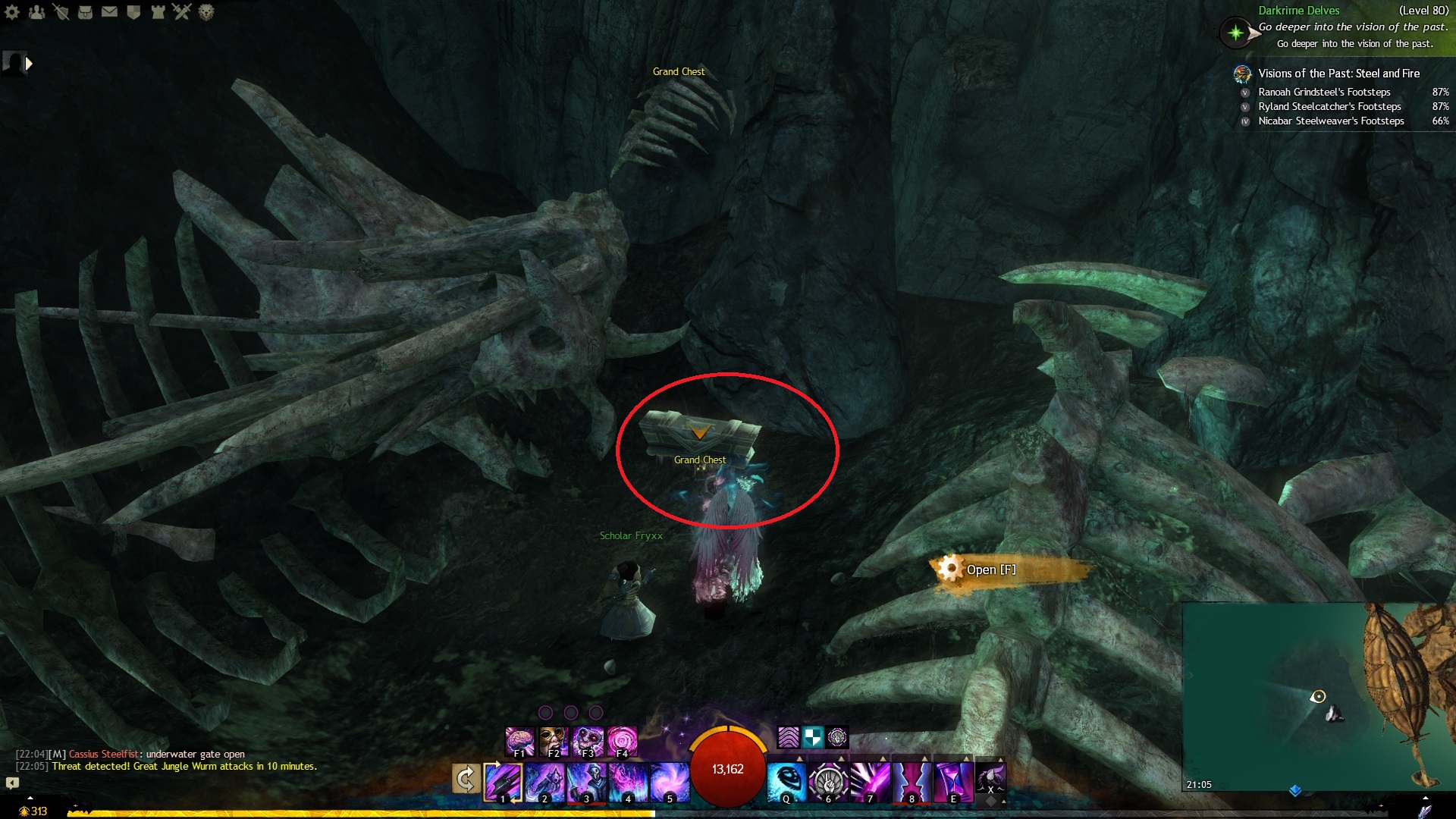The image size is (1456, 819).
Task: Open the inventory bag icon
Action: [85, 12]
